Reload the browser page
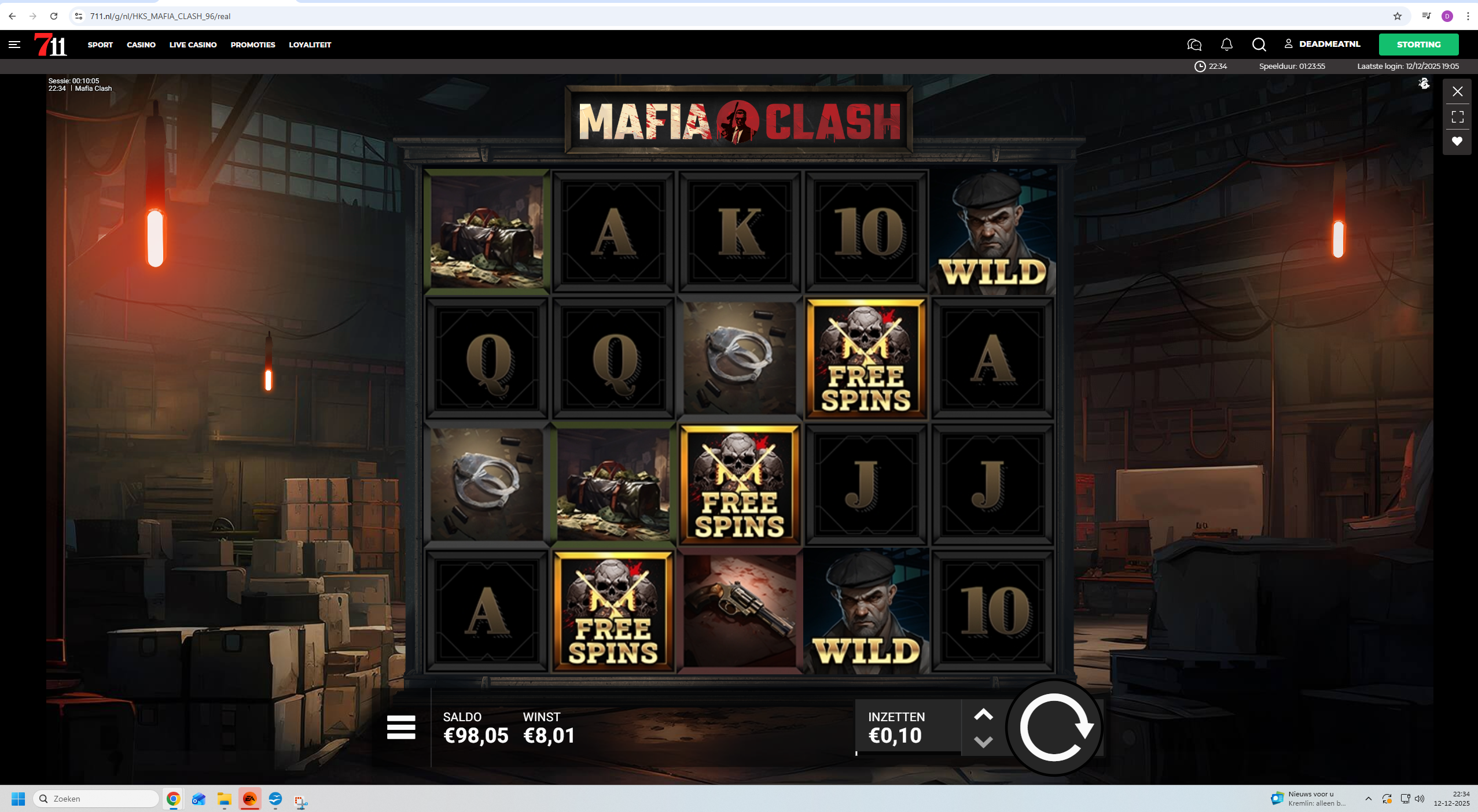Viewport: 1478px width, 812px height. click(54, 16)
